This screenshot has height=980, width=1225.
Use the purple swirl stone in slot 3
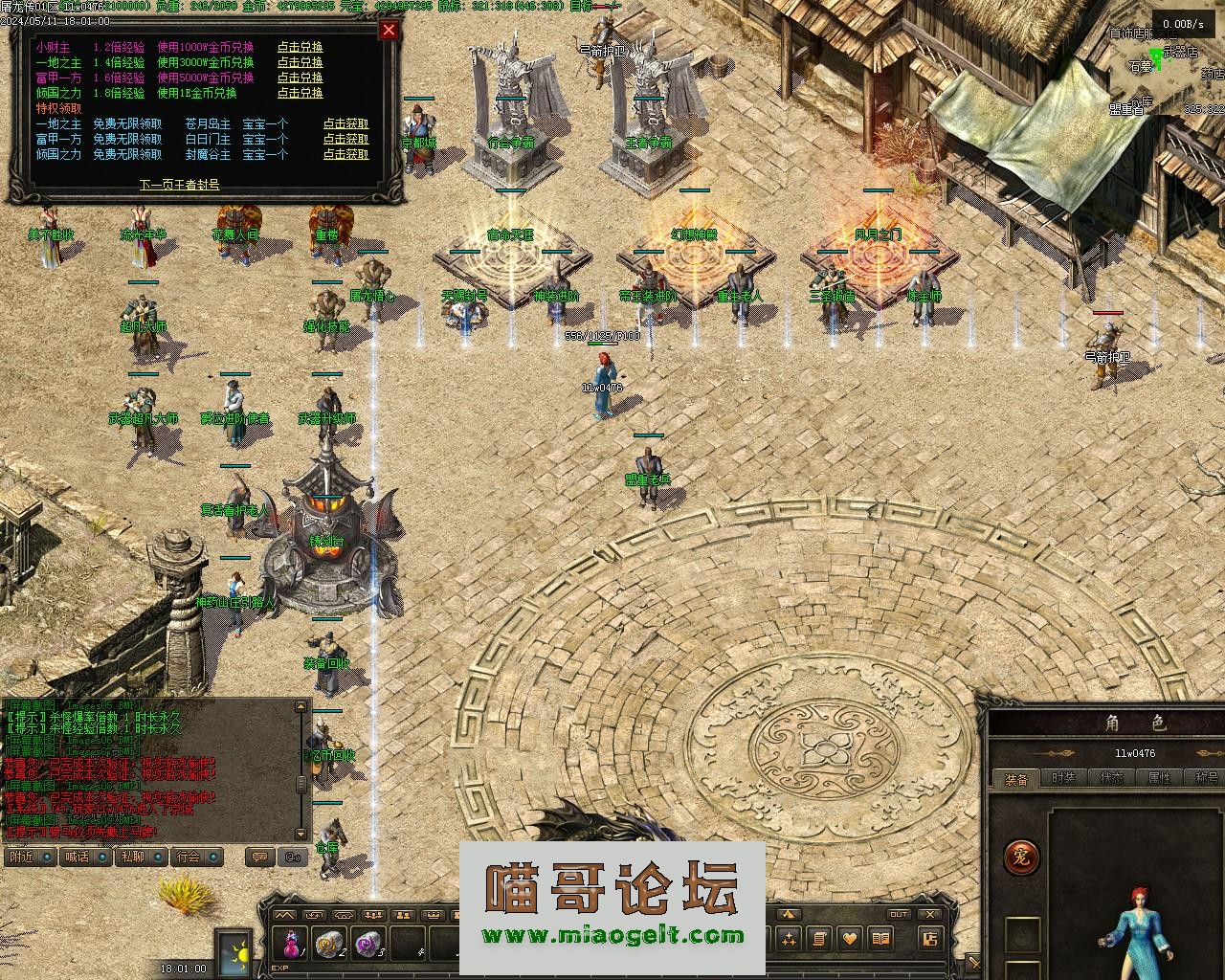click(x=367, y=944)
